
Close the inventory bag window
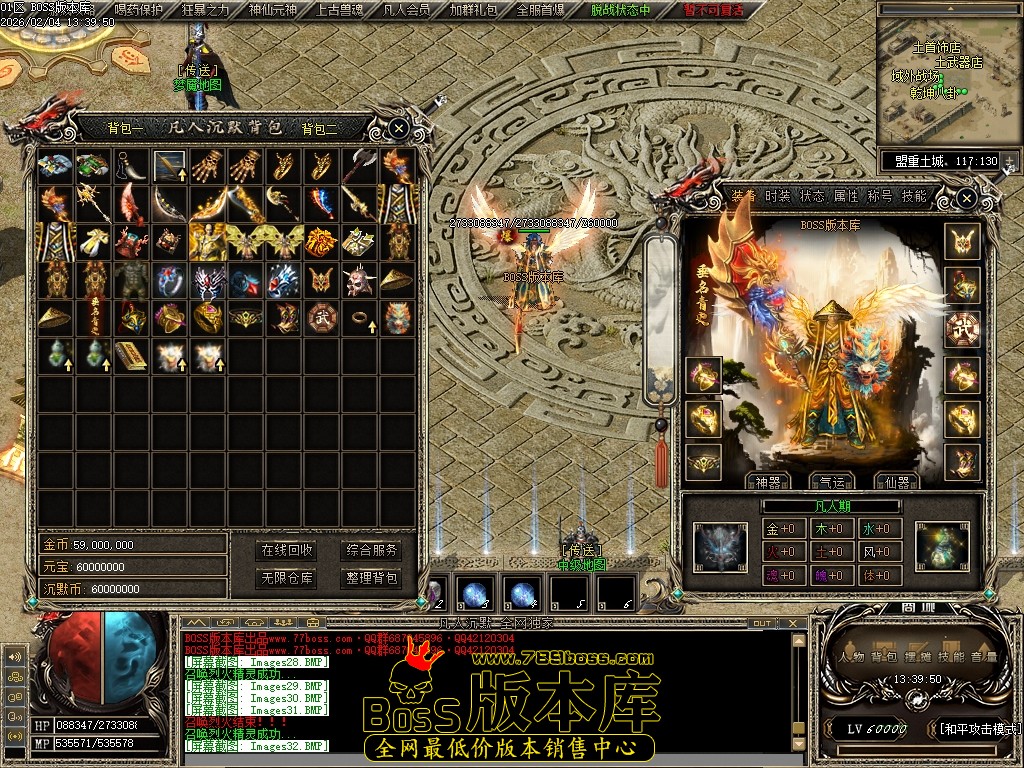pyautogui.click(x=398, y=128)
